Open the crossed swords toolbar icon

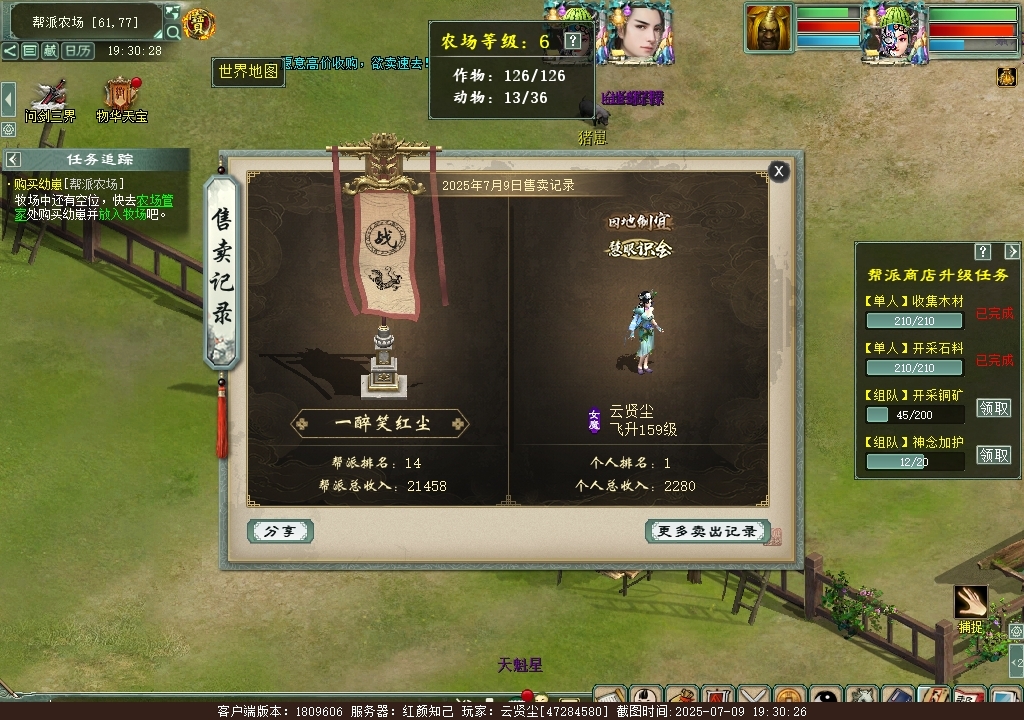755,697
